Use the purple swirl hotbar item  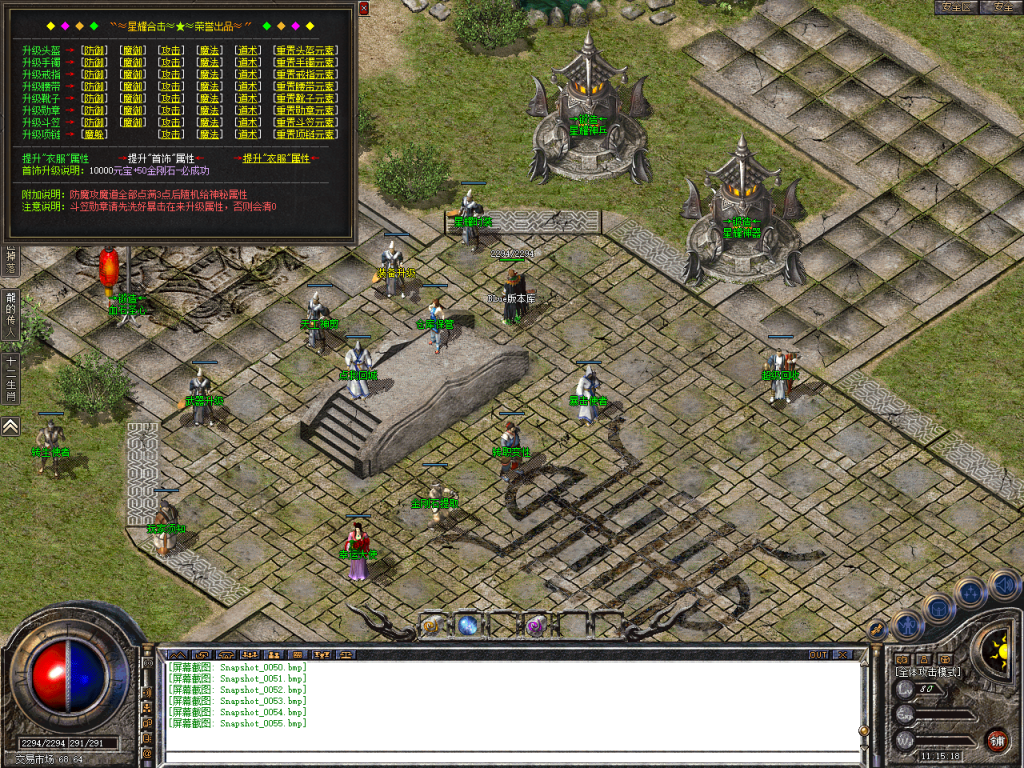[x=535, y=626]
